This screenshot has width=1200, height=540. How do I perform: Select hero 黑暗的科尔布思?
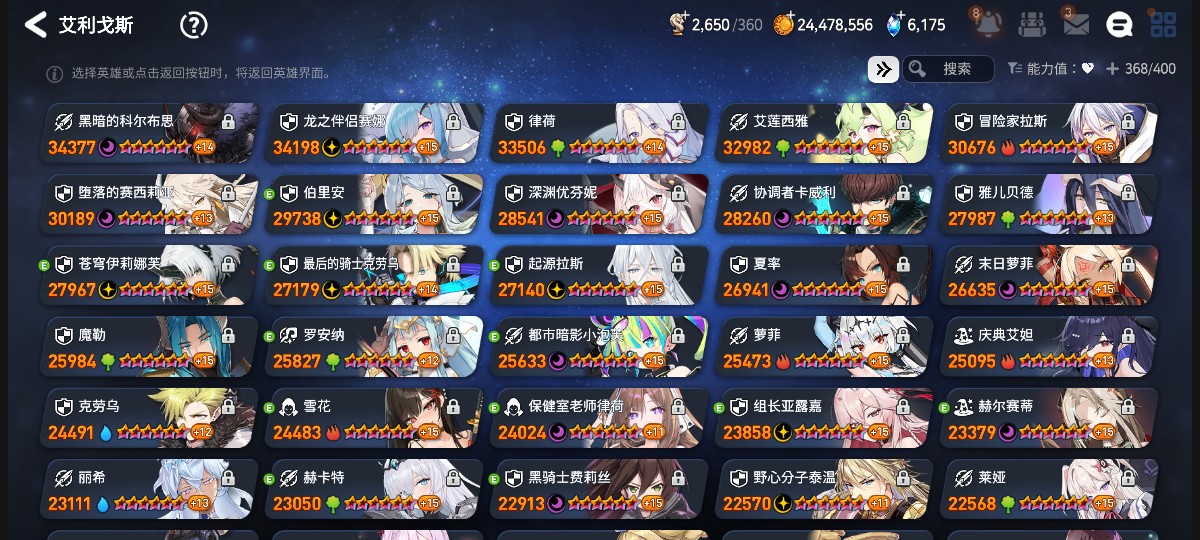pos(150,133)
